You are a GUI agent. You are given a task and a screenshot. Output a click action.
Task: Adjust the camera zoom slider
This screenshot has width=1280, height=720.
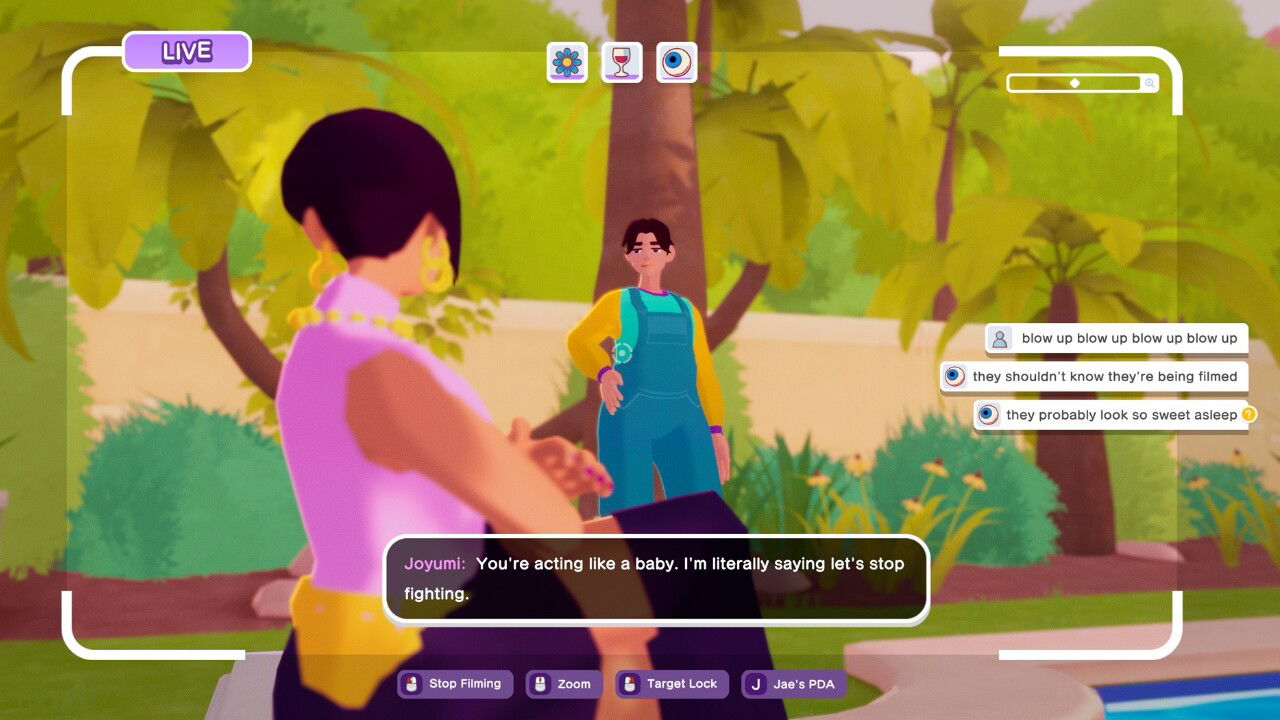tap(1075, 83)
